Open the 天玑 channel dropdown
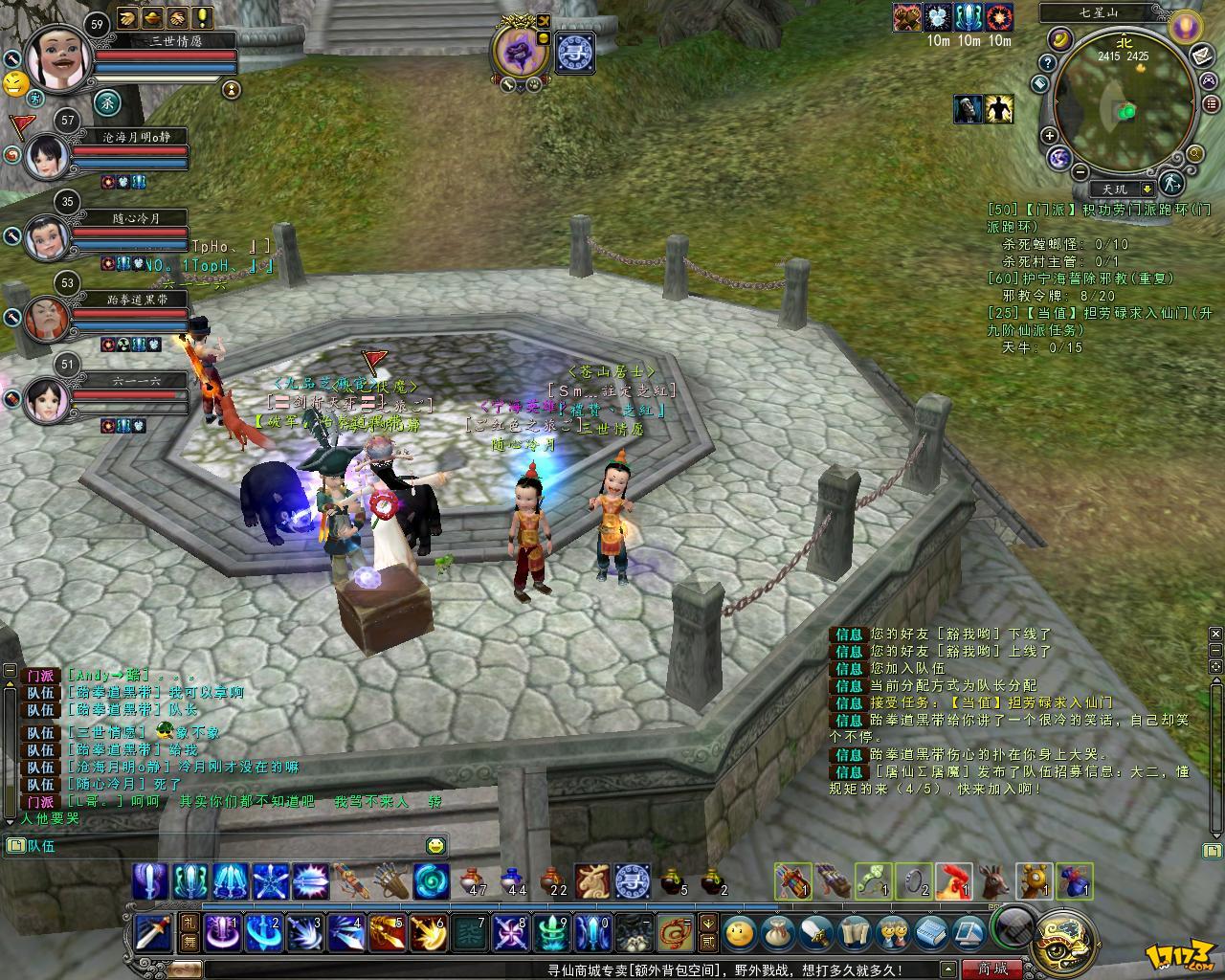 1147,189
